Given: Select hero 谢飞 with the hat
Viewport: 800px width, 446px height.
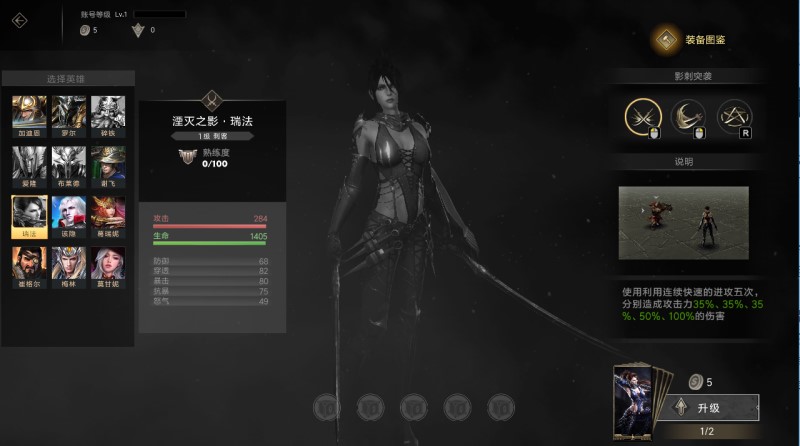Looking at the screenshot, I should point(108,163).
